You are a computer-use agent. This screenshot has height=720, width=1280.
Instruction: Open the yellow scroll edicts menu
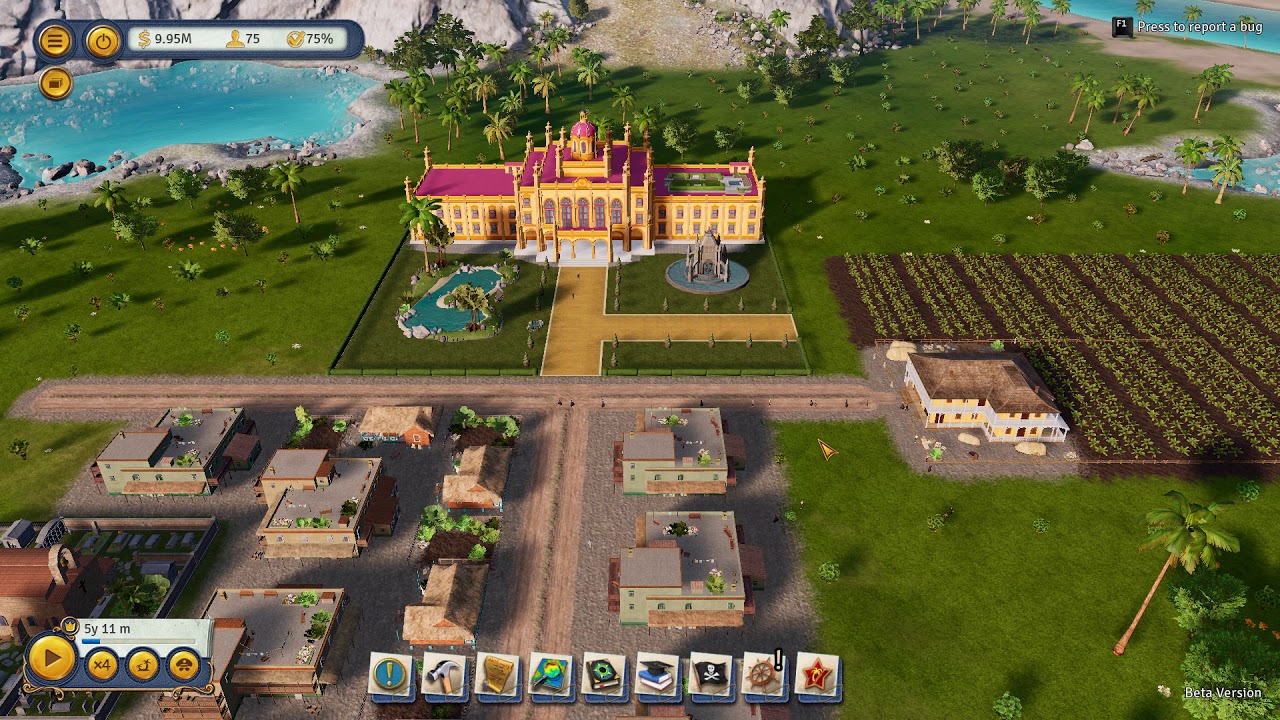point(497,676)
